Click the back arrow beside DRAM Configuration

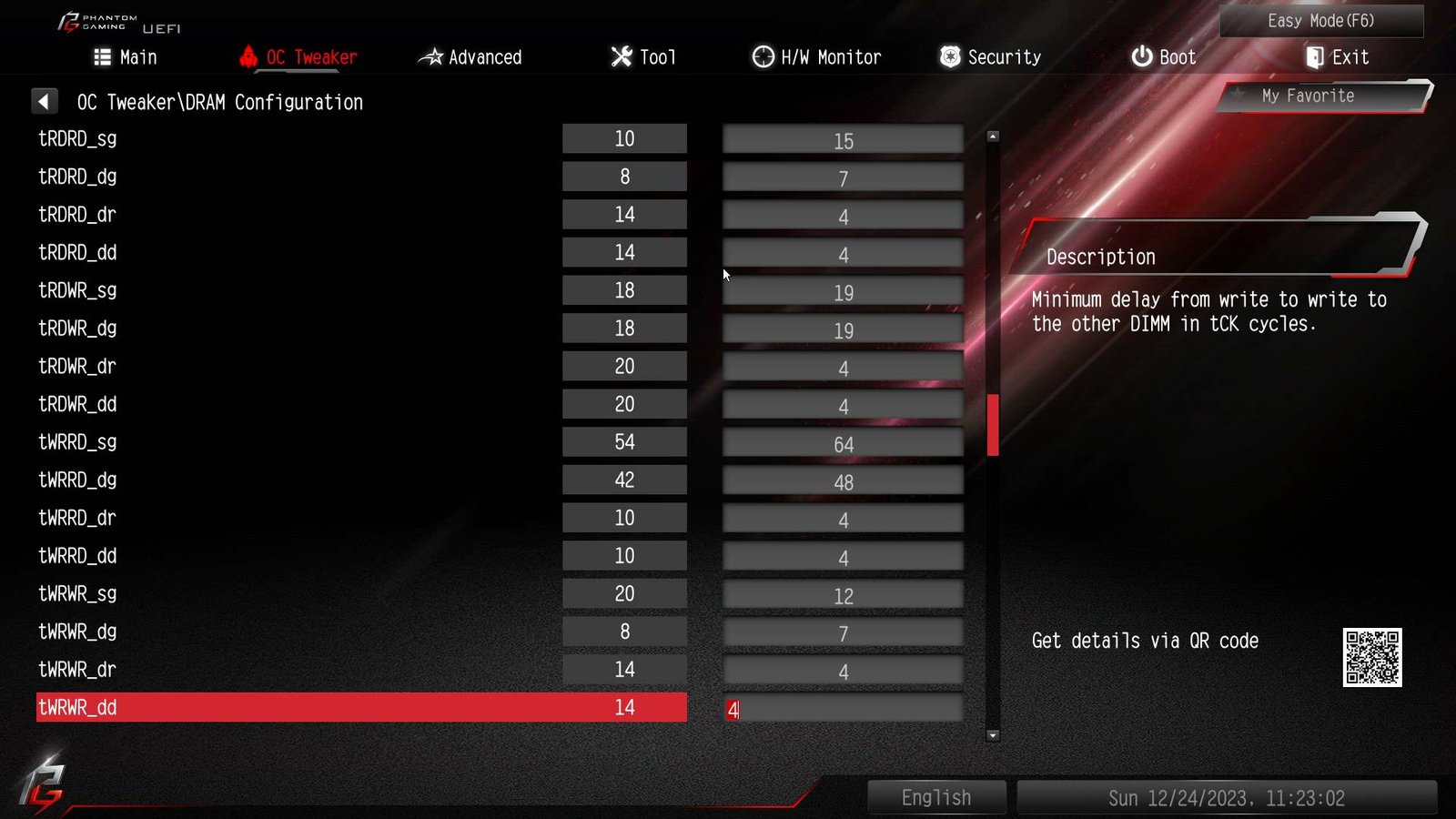pyautogui.click(x=44, y=101)
